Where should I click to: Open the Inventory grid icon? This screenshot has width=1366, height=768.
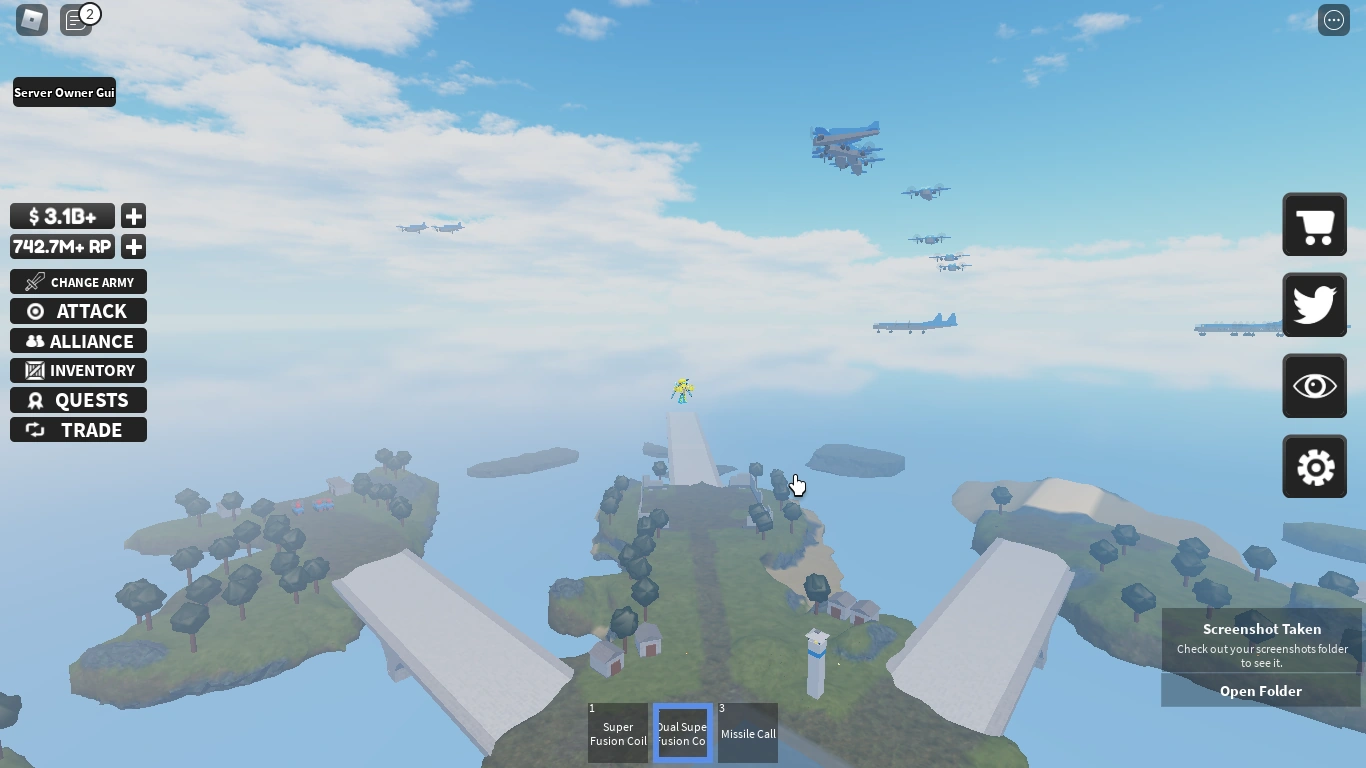point(36,370)
